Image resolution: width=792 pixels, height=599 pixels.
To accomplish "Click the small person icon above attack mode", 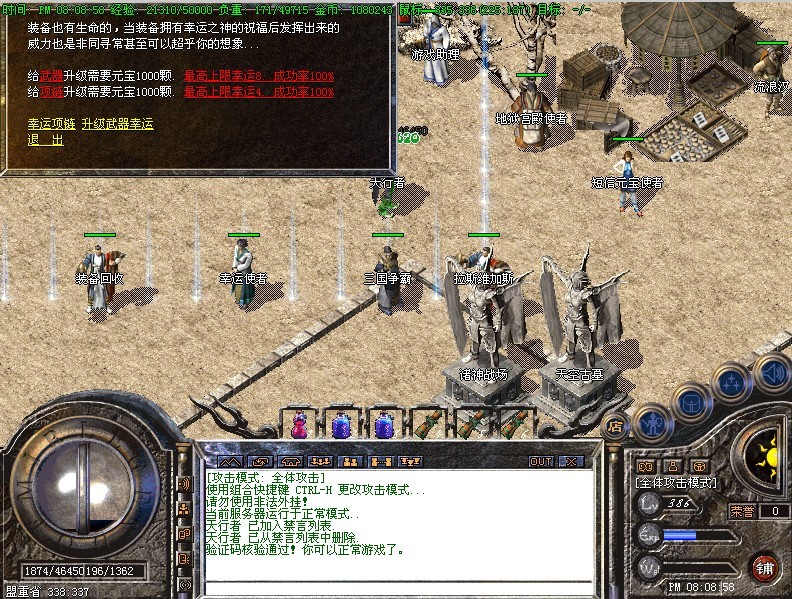I will [x=672, y=466].
